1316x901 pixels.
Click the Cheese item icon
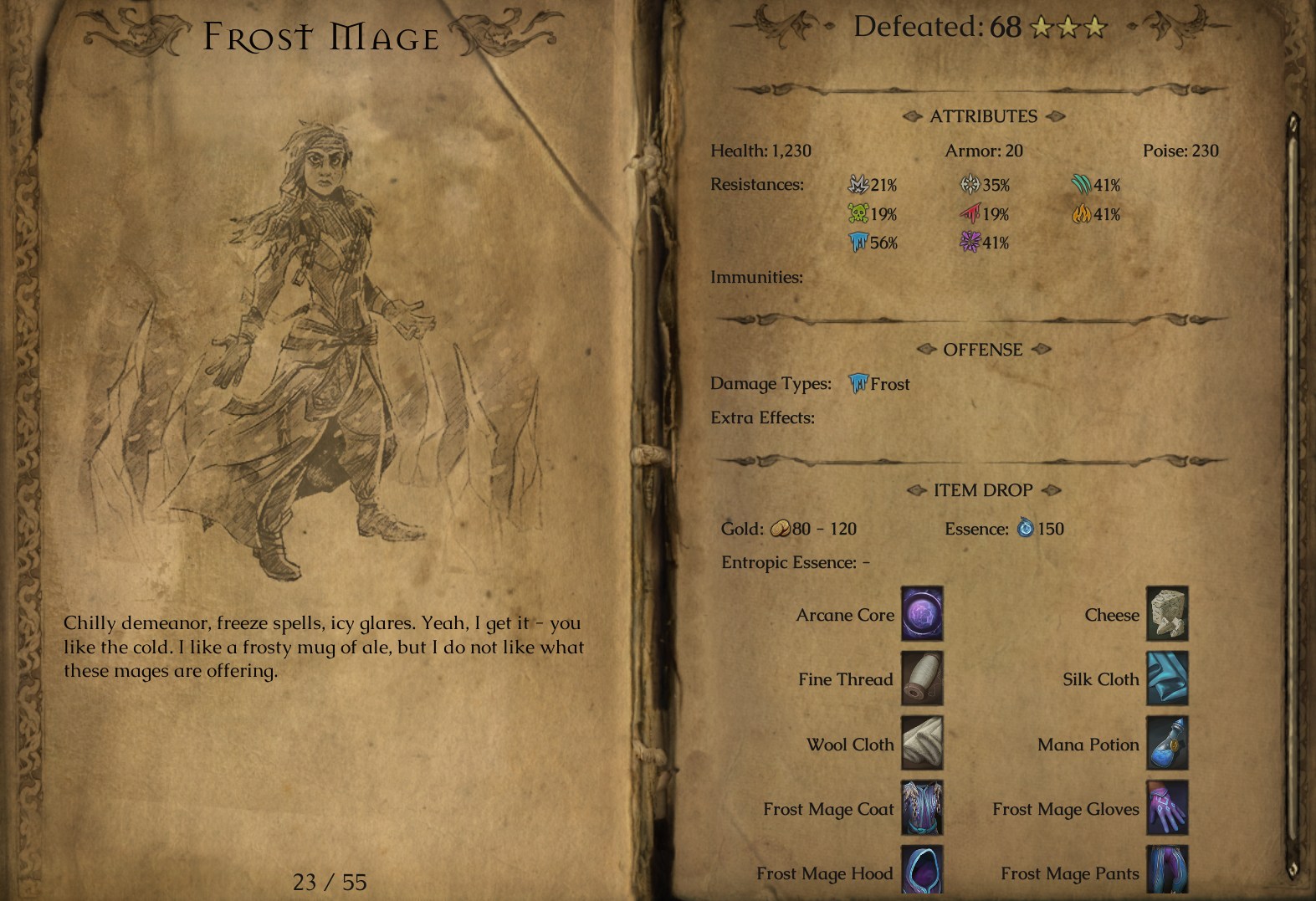(1167, 614)
